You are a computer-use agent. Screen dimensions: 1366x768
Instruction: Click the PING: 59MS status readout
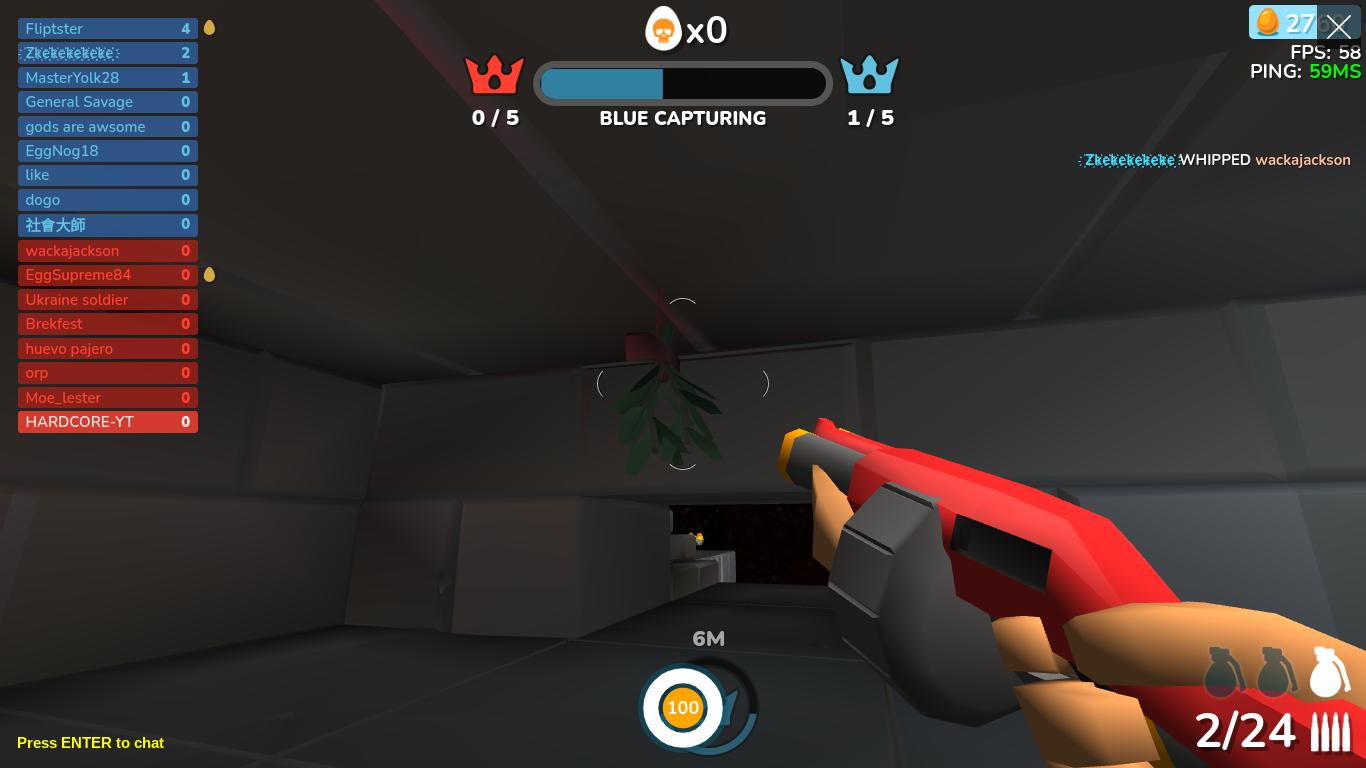[x=1305, y=71]
